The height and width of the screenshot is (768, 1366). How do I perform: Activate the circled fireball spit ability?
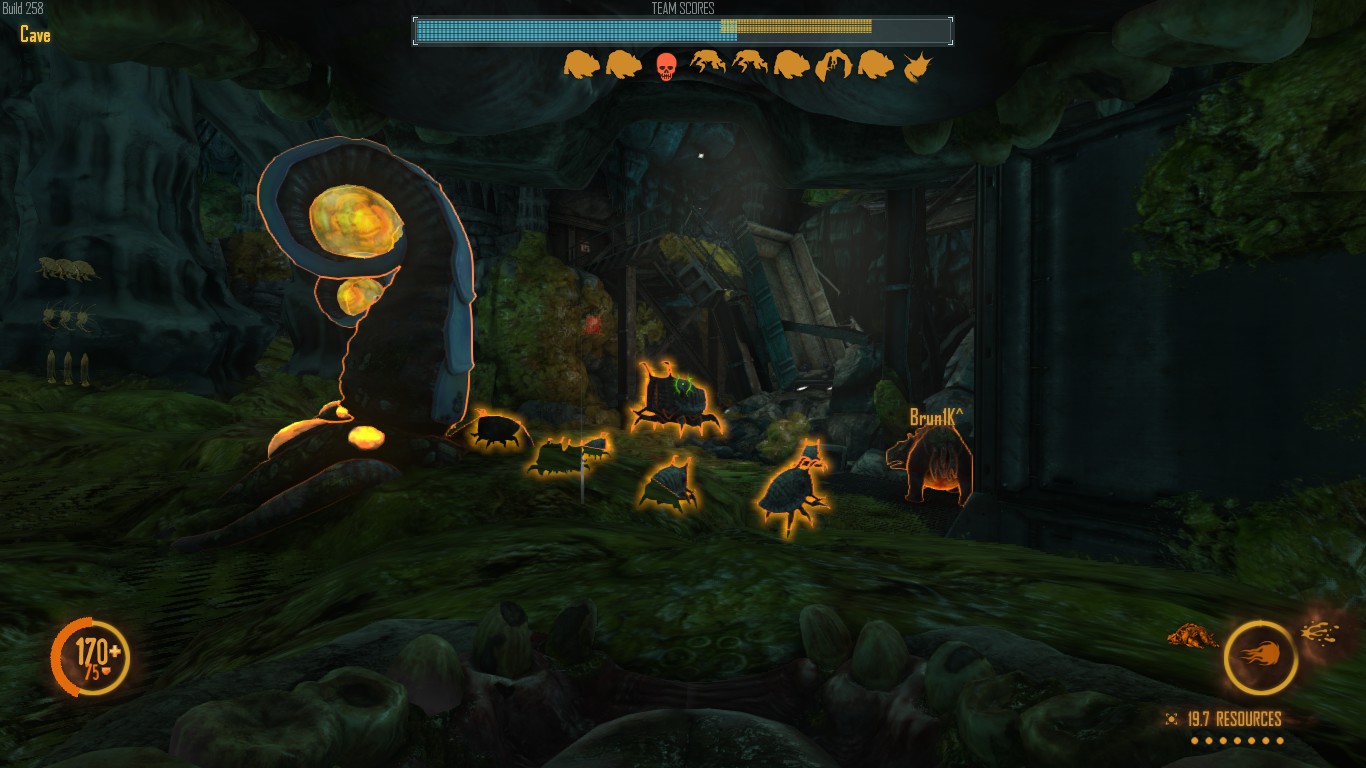pos(1260,658)
